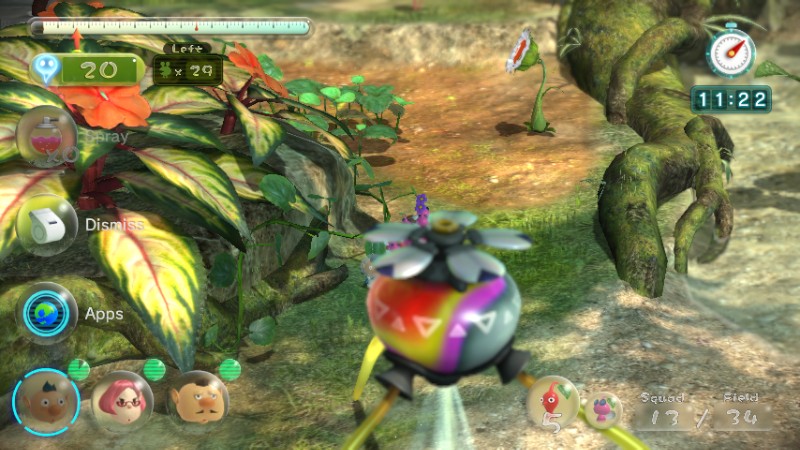The width and height of the screenshot is (800, 450).
Task: Switch to the rock Pikmin icon
Action: point(604,411)
